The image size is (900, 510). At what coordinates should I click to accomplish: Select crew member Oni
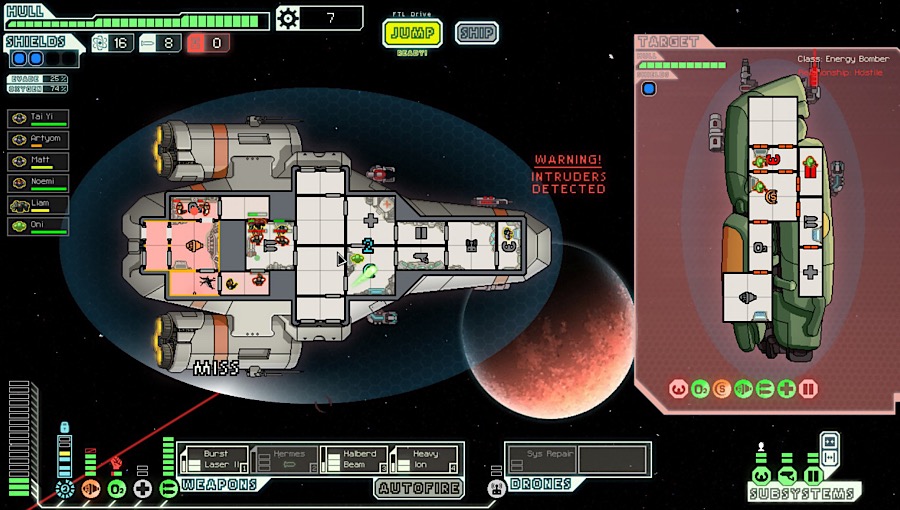coord(39,226)
